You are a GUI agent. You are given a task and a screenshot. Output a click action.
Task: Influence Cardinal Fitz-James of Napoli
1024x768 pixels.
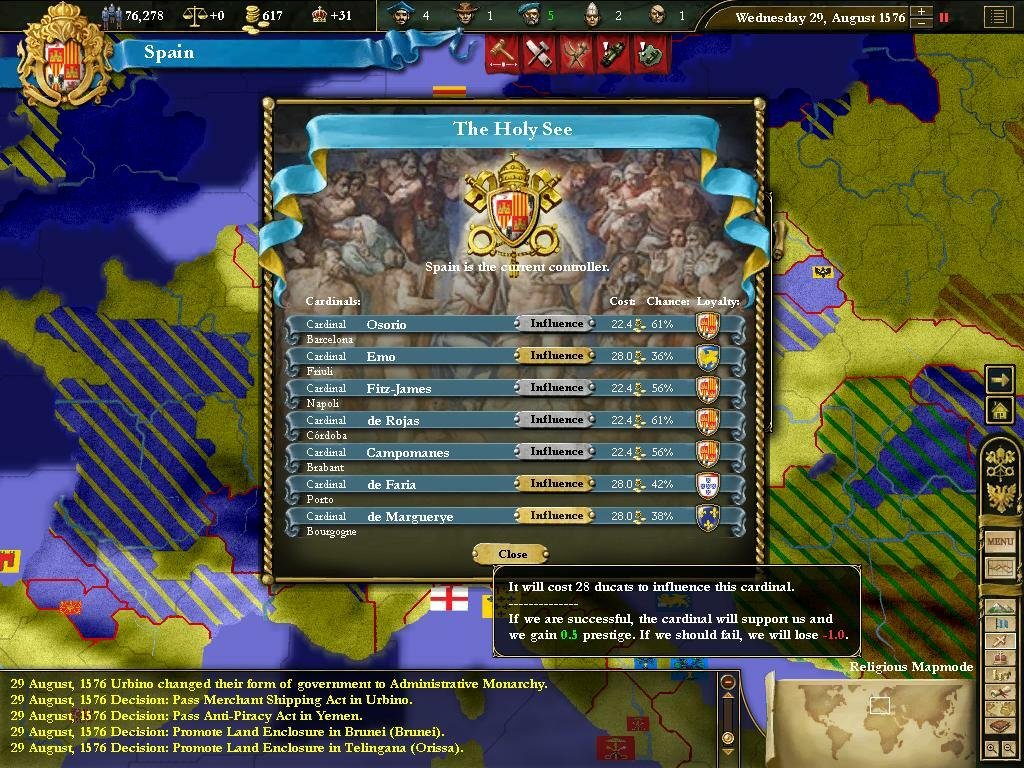(x=556, y=388)
